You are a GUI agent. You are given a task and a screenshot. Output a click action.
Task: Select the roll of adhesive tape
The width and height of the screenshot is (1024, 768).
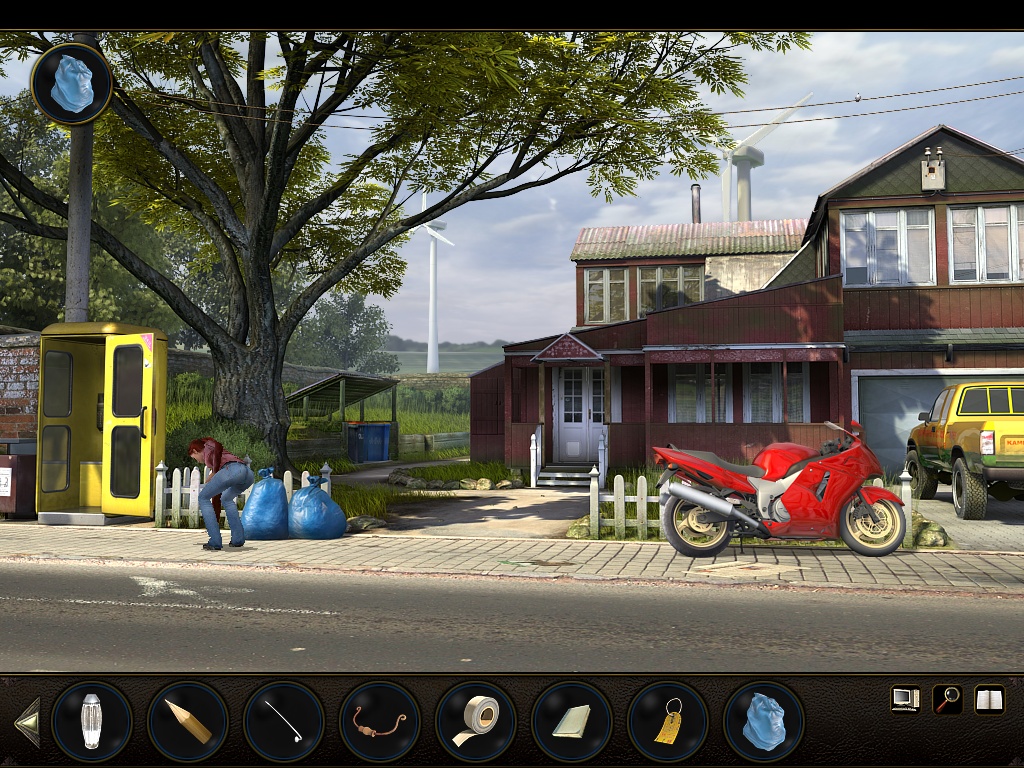(x=476, y=721)
